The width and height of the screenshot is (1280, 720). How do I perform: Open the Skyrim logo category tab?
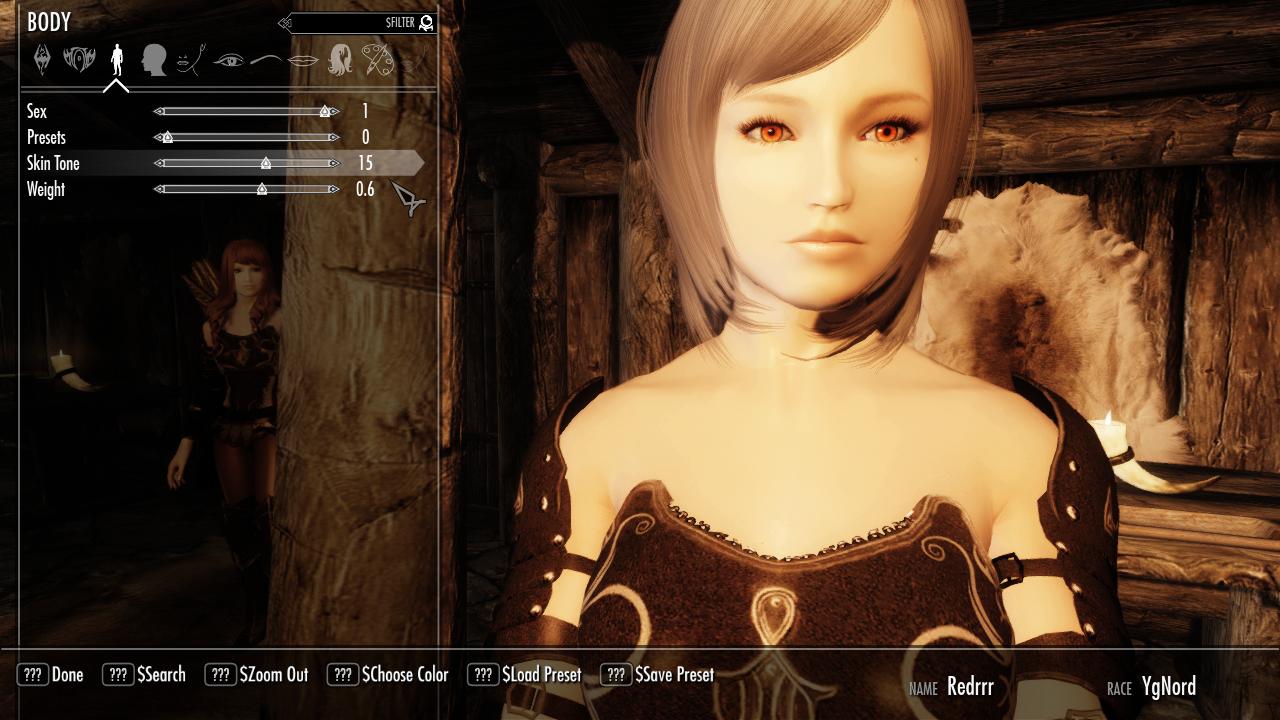pos(41,59)
